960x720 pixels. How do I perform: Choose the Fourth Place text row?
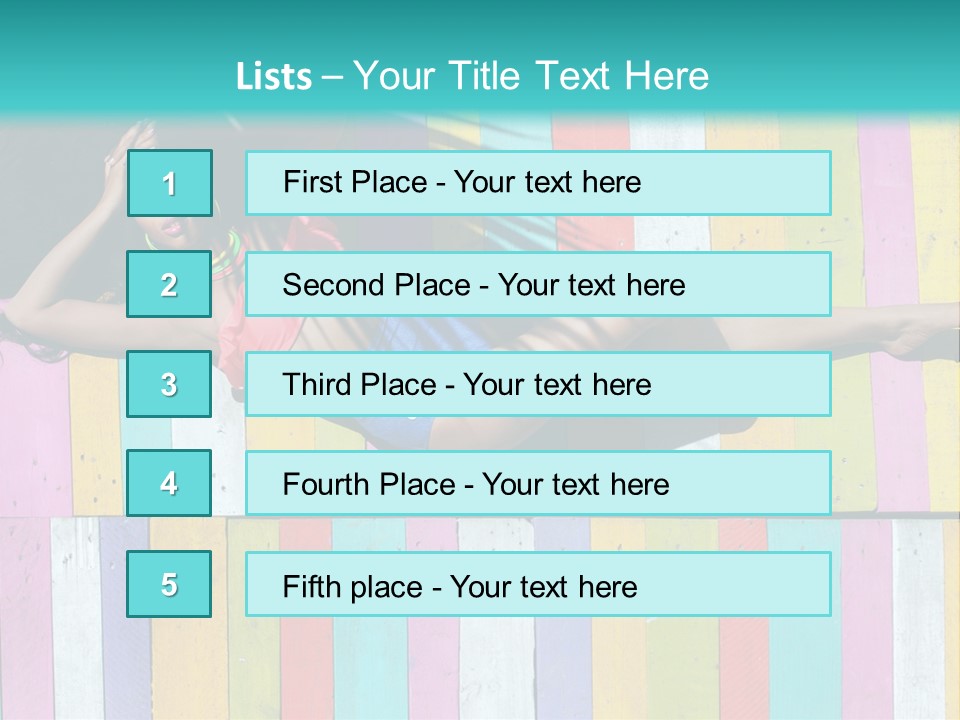pyautogui.click(x=538, y=484)
